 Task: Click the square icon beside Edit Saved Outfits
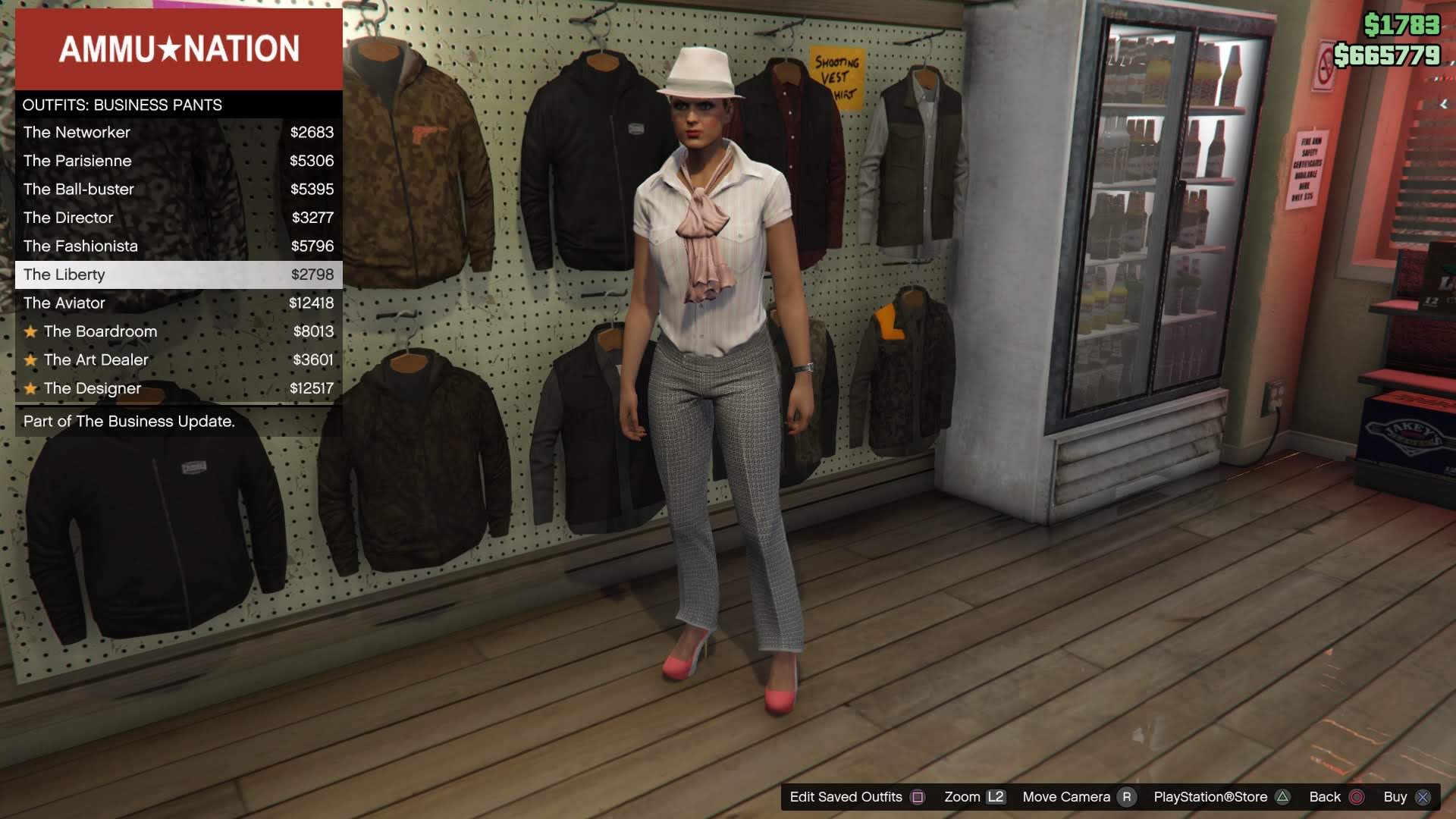pos(918,797)
